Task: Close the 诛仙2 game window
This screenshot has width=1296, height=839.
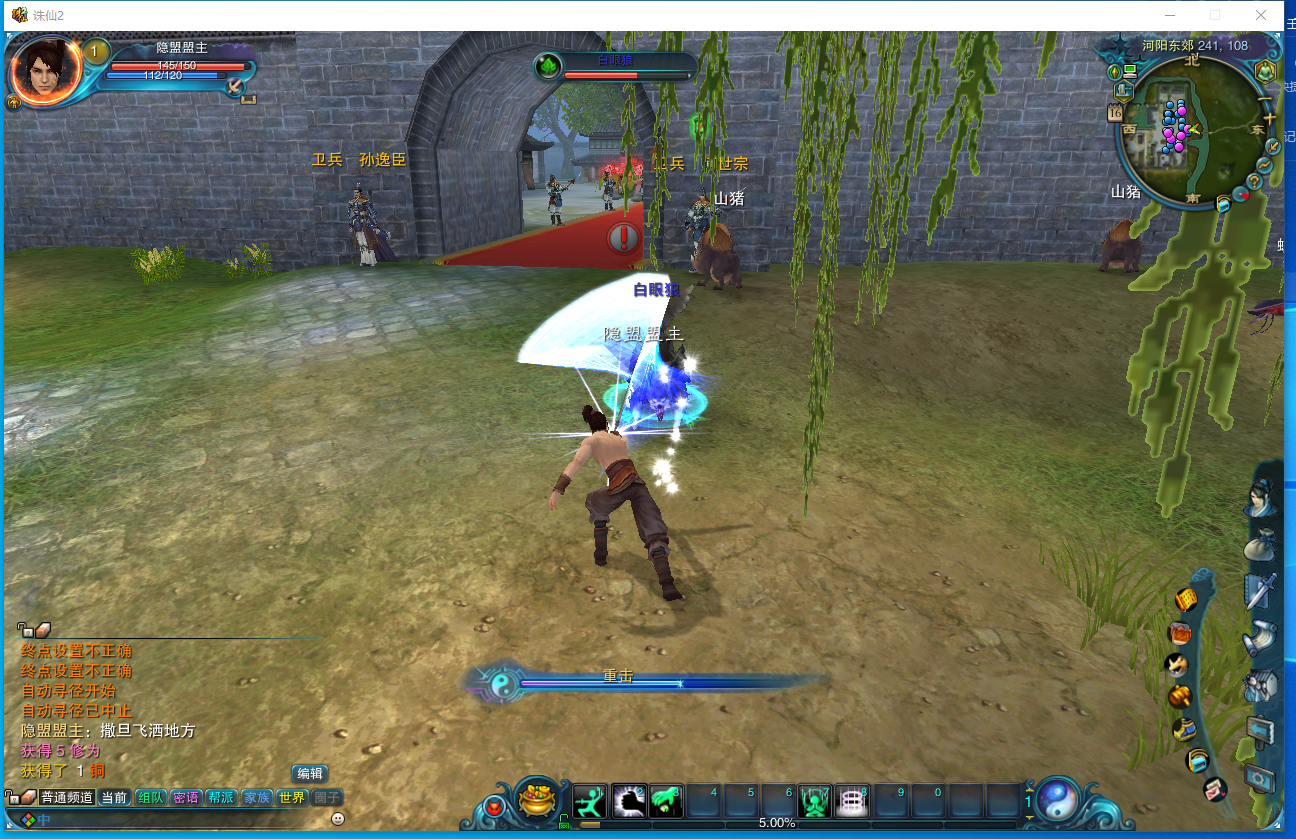Action: (x=1261, y=15)
